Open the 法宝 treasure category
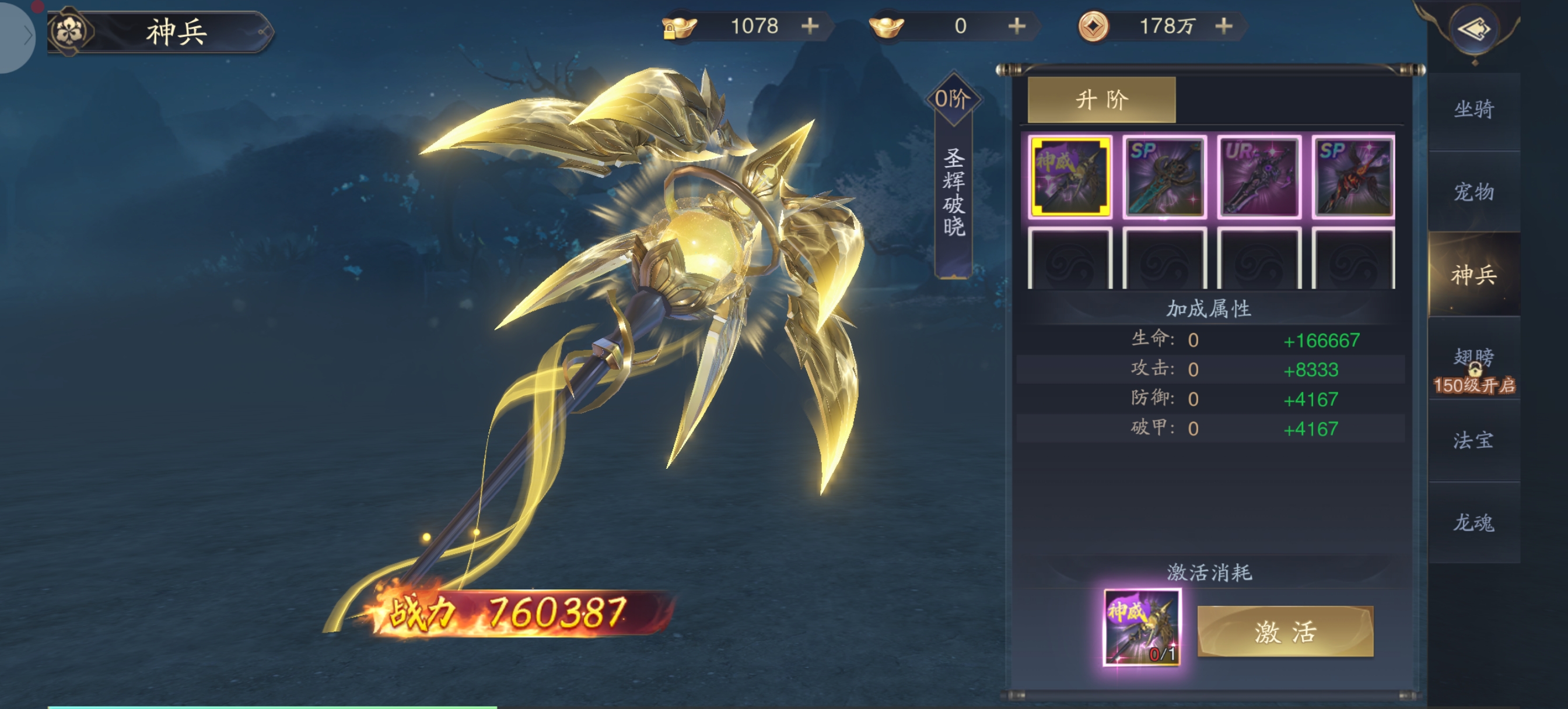Viewport: 1568px width, 709px height. 1473,440
